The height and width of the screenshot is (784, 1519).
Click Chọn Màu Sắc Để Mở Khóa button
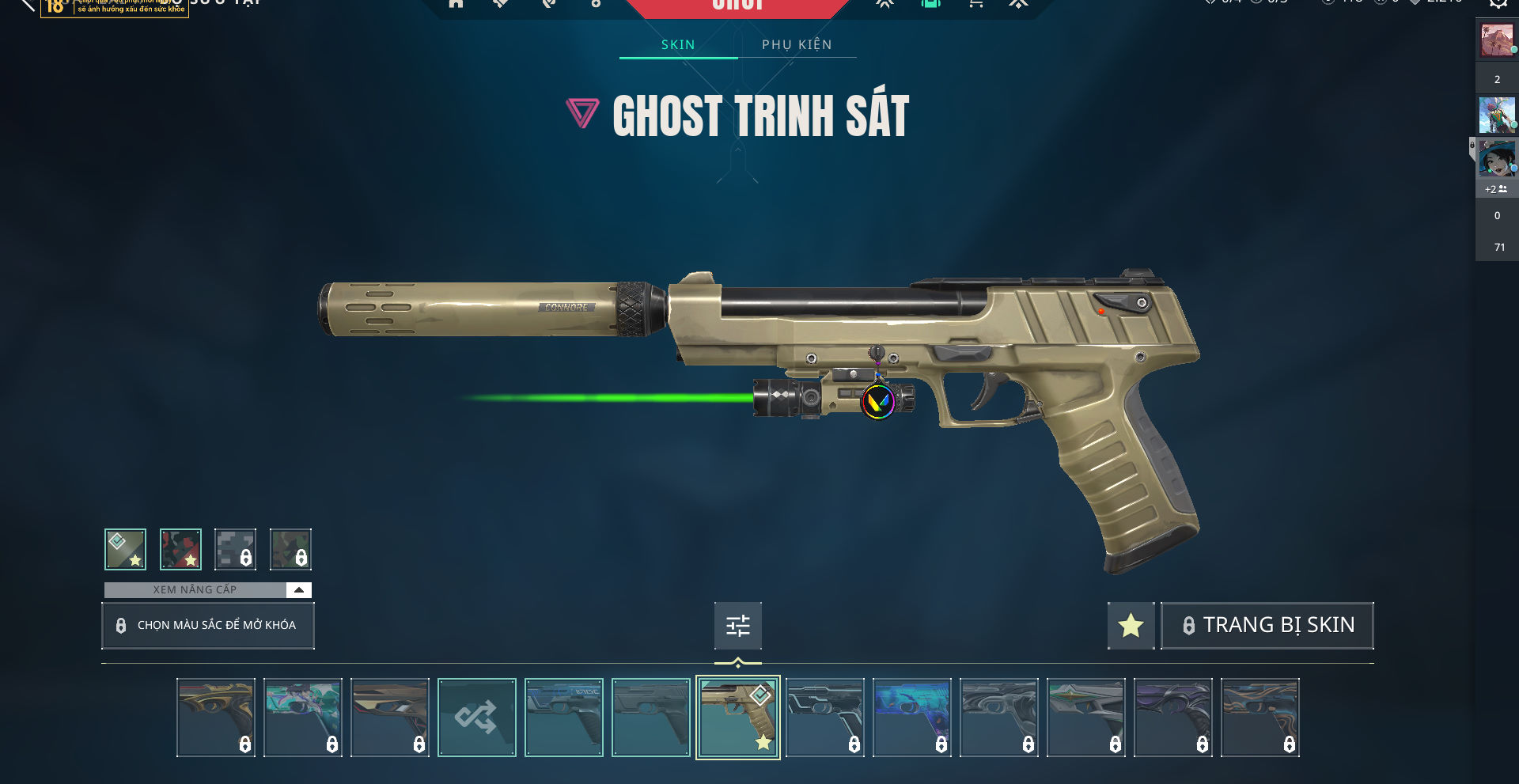pos(207,625)
